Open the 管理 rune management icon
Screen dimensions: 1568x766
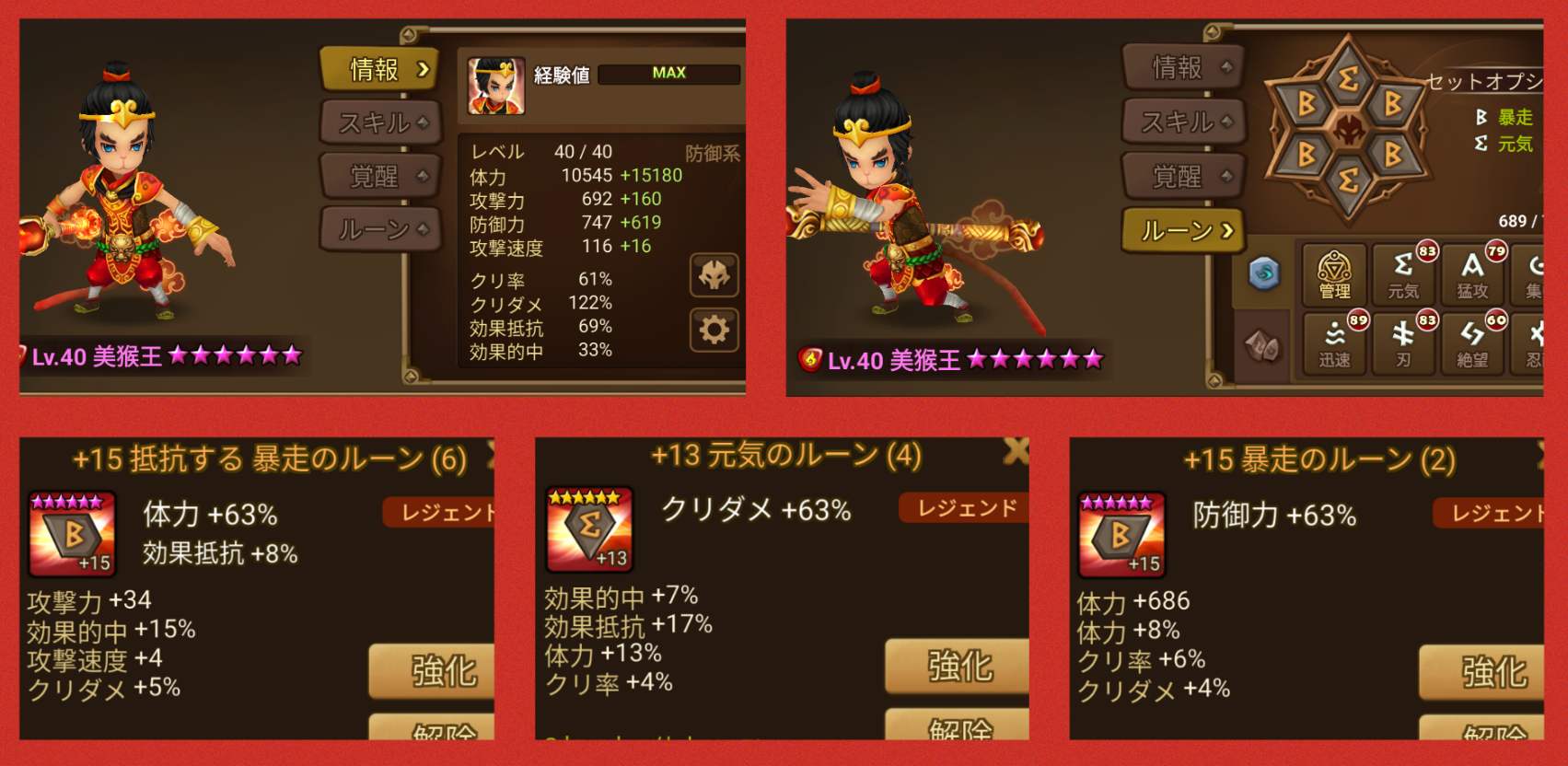[x=1333, y=273]
